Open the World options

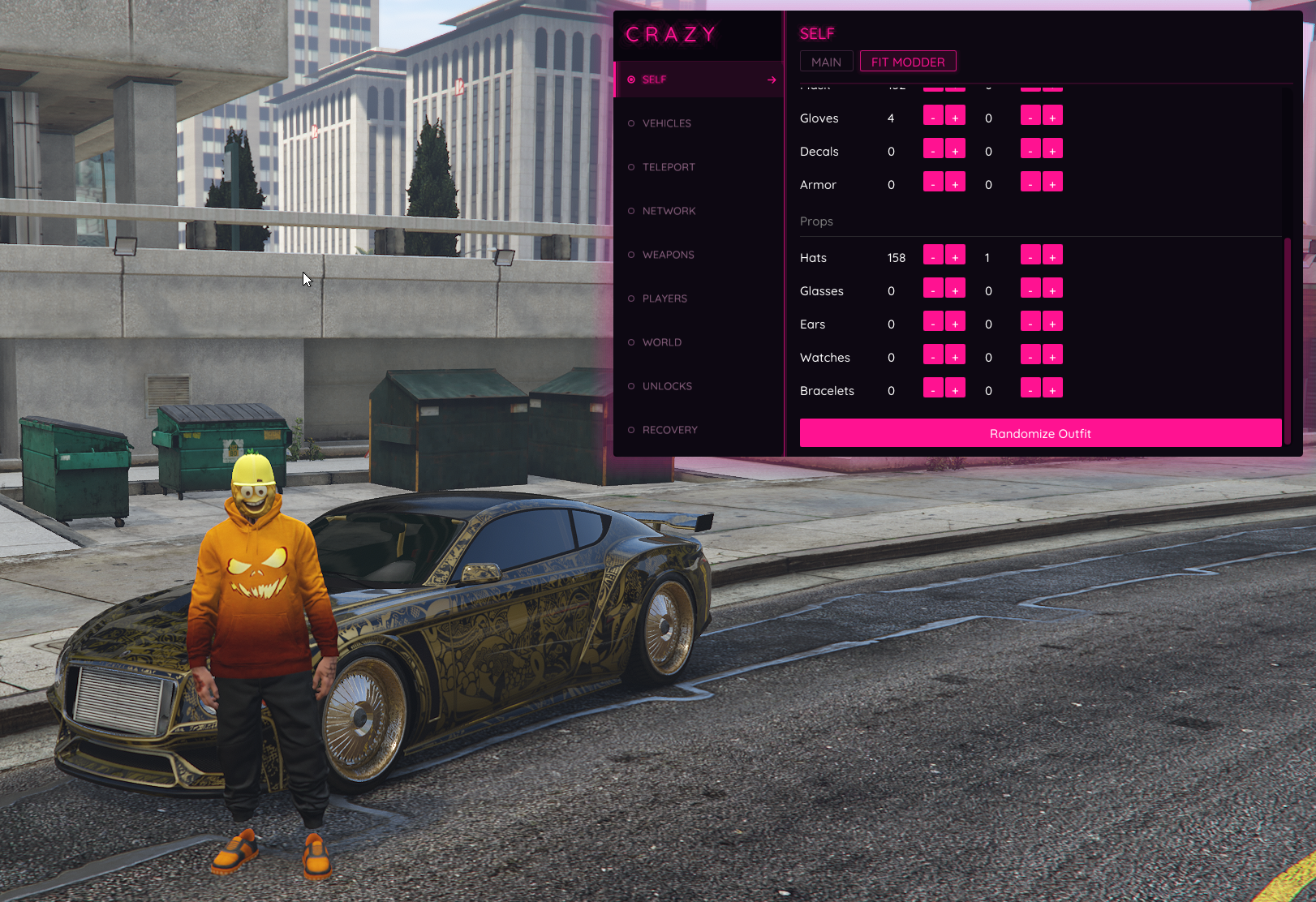[x=662, y=342]
